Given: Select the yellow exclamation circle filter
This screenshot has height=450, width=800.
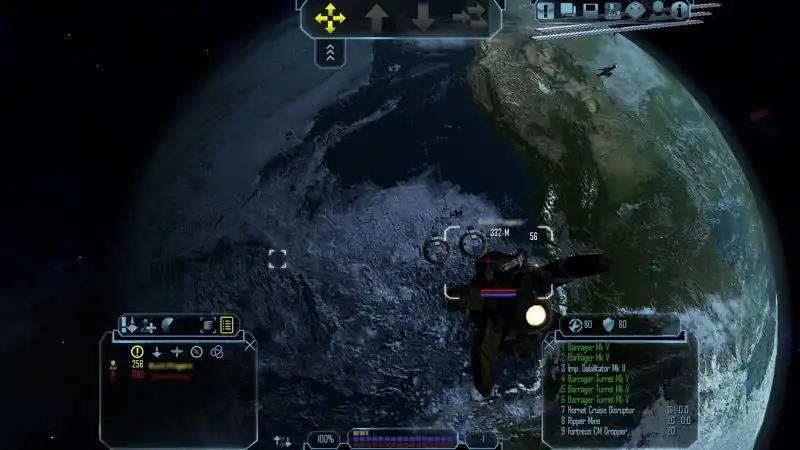Looking at the screenshot, I should click(x=138, y=352).
